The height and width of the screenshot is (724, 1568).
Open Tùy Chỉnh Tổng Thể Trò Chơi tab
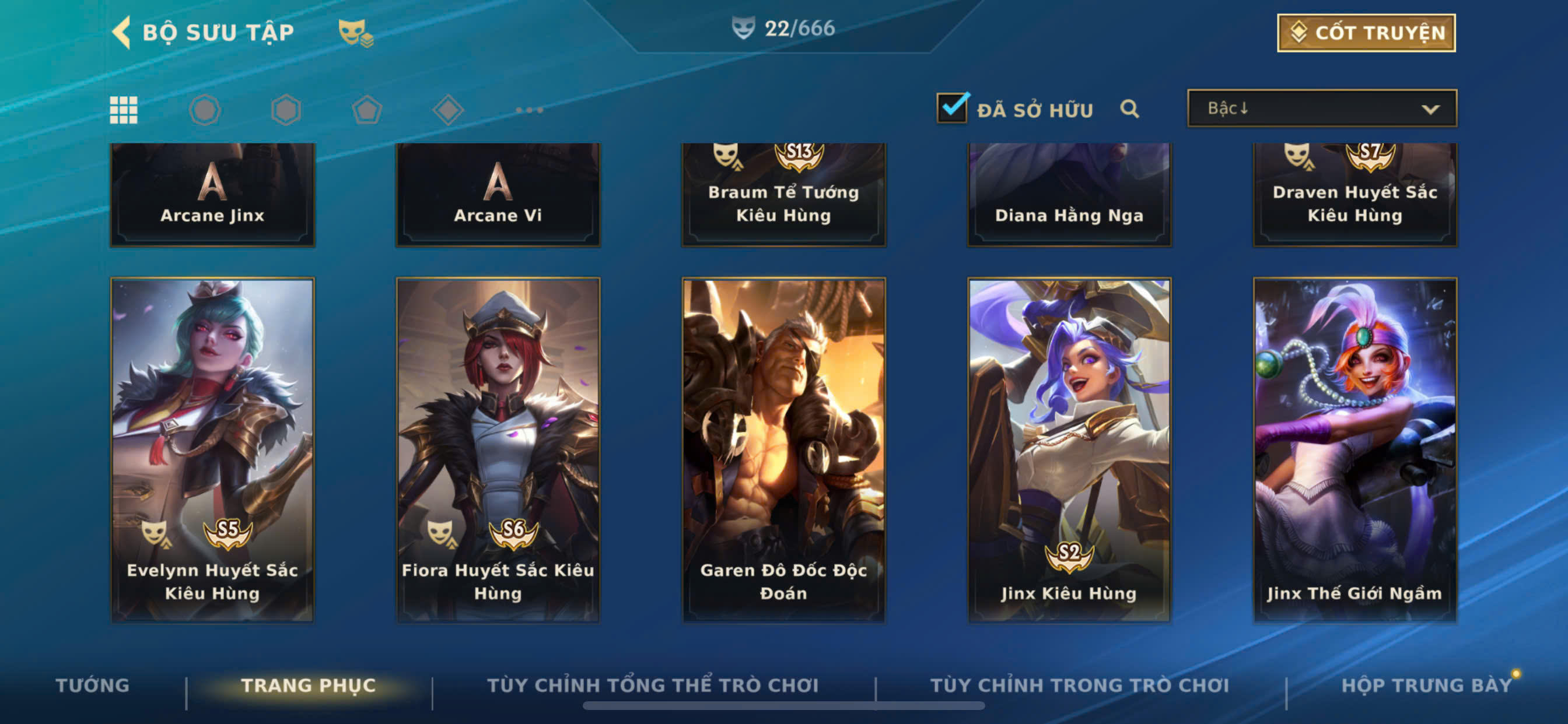point(653,685)
